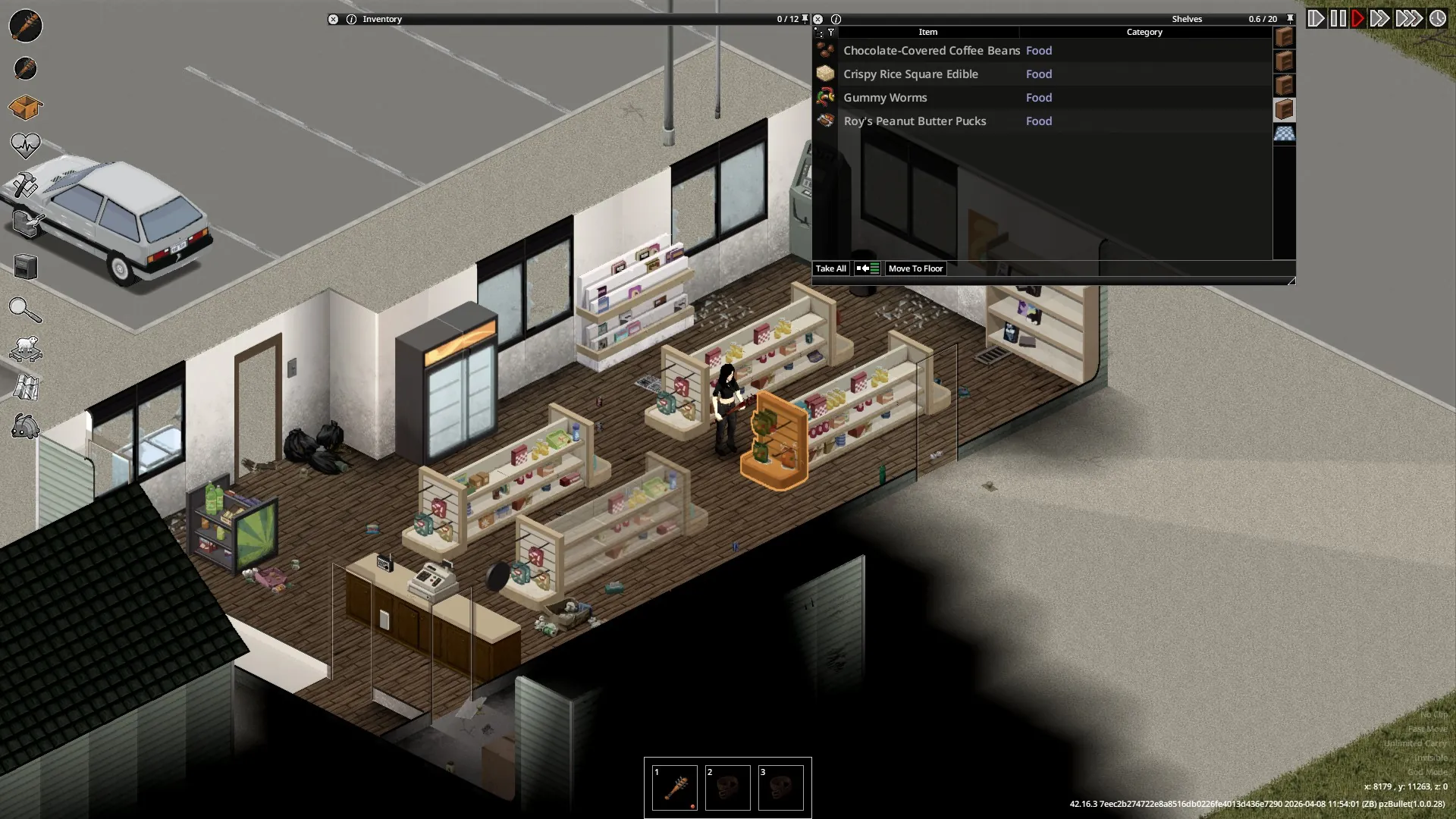
Task: Open the crafting hammer menu
Action: (x=25, y=184)
